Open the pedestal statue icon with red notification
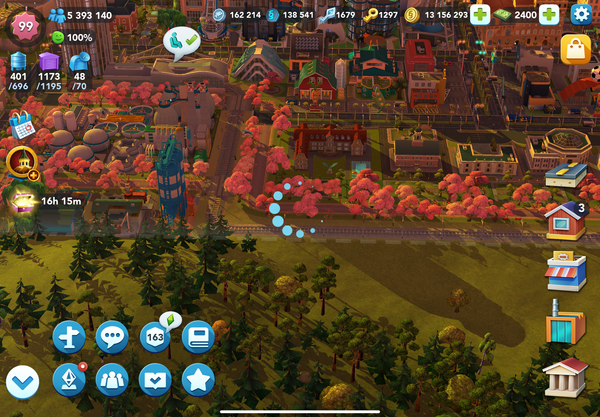Image resolution: width=600 pixels, height=417 pixels. [68, 381]
